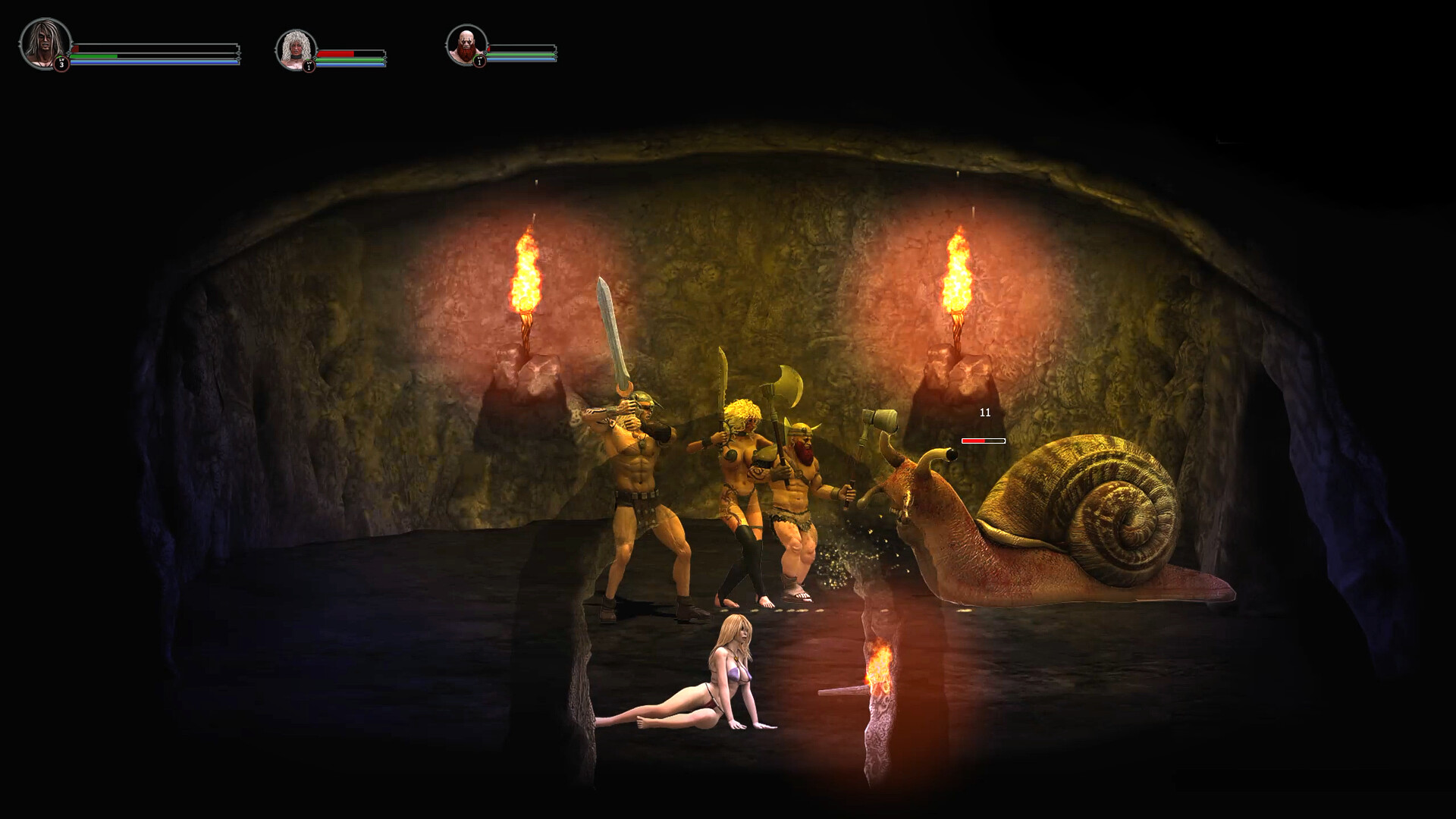1456x819 pixels.
Task: Select the long-haired barbarian portrait
Action: 45,43
